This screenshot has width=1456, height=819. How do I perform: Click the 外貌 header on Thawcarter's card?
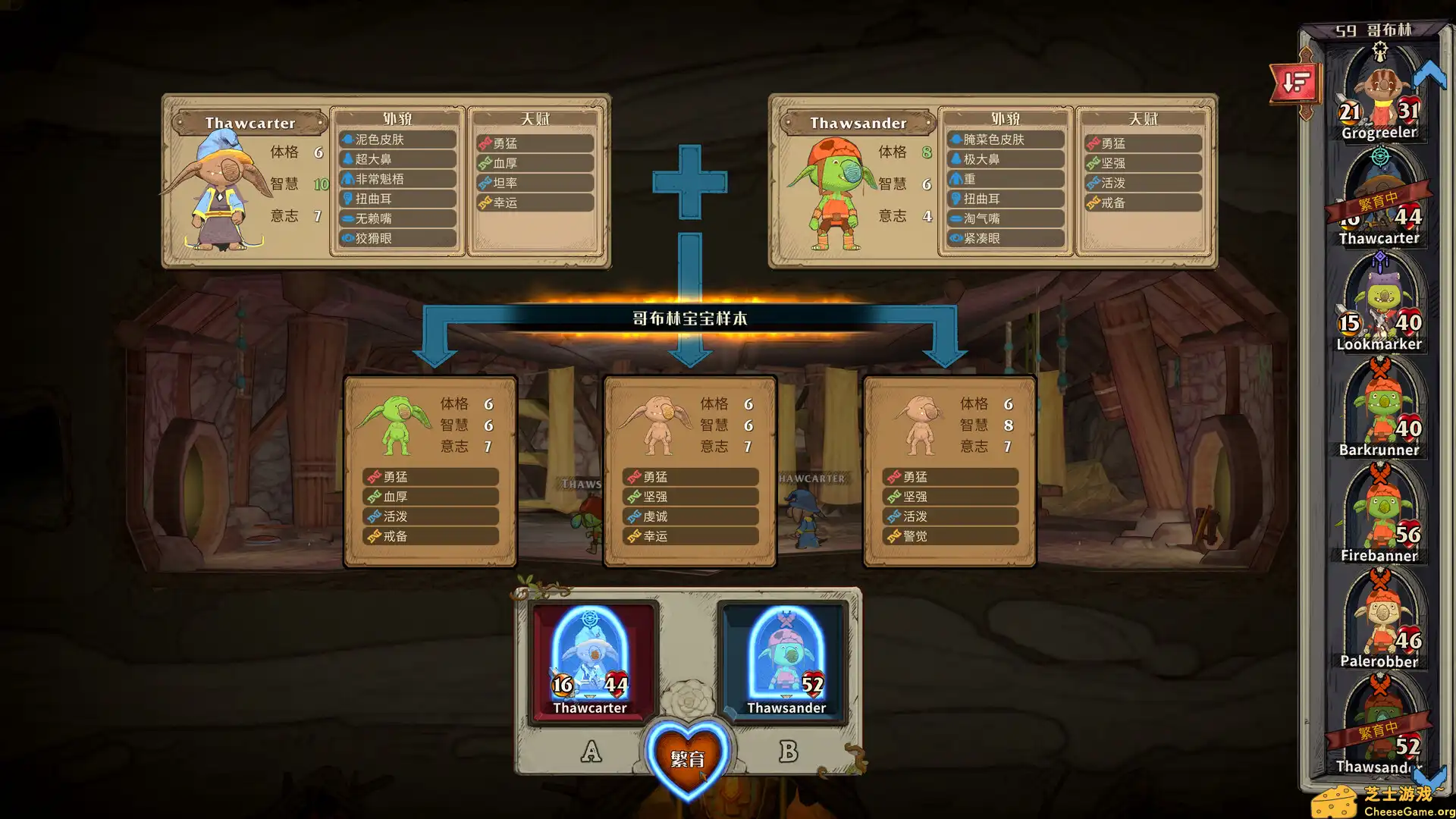(397, 119)
